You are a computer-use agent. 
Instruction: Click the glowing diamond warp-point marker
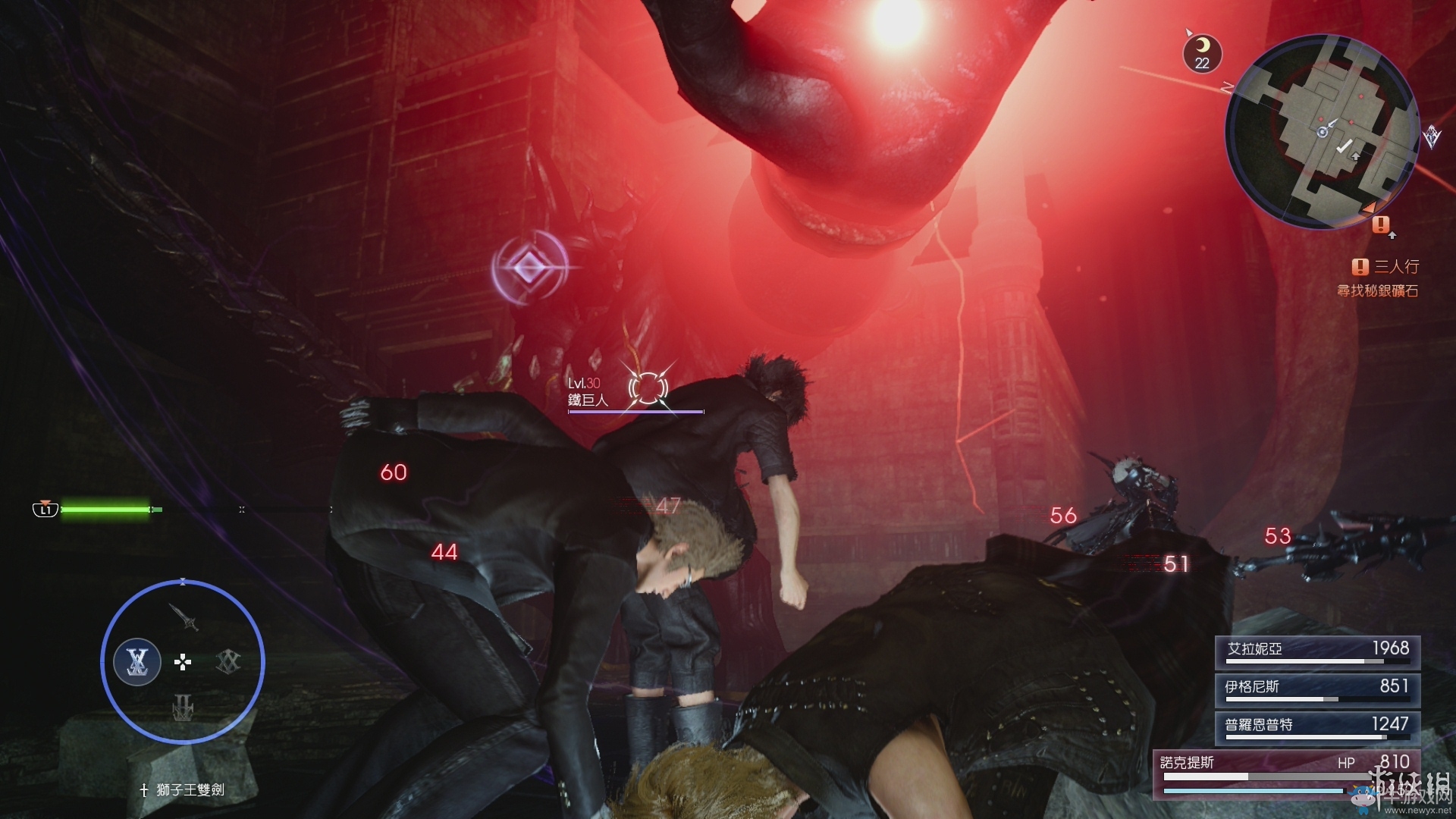pyautogui.click(x=528, y=267)
